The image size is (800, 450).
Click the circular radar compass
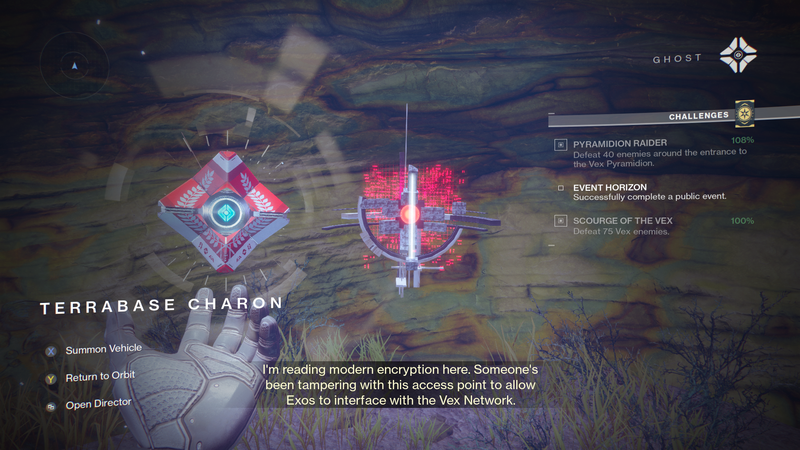pos(74,65)
